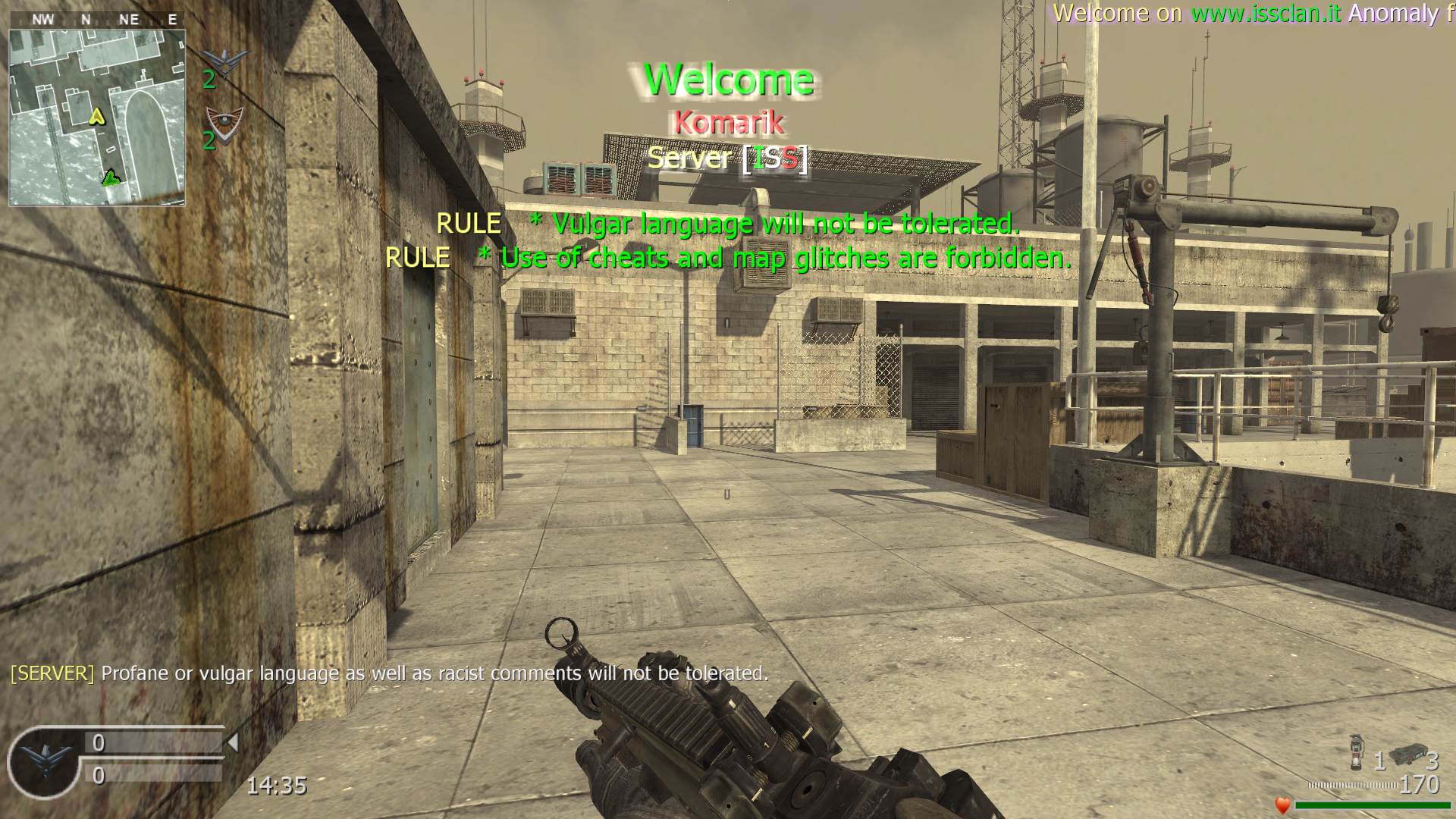1456x819 pixels.
Task: Select the orange-faced enemy team emblem
Action: coord(225,120)
